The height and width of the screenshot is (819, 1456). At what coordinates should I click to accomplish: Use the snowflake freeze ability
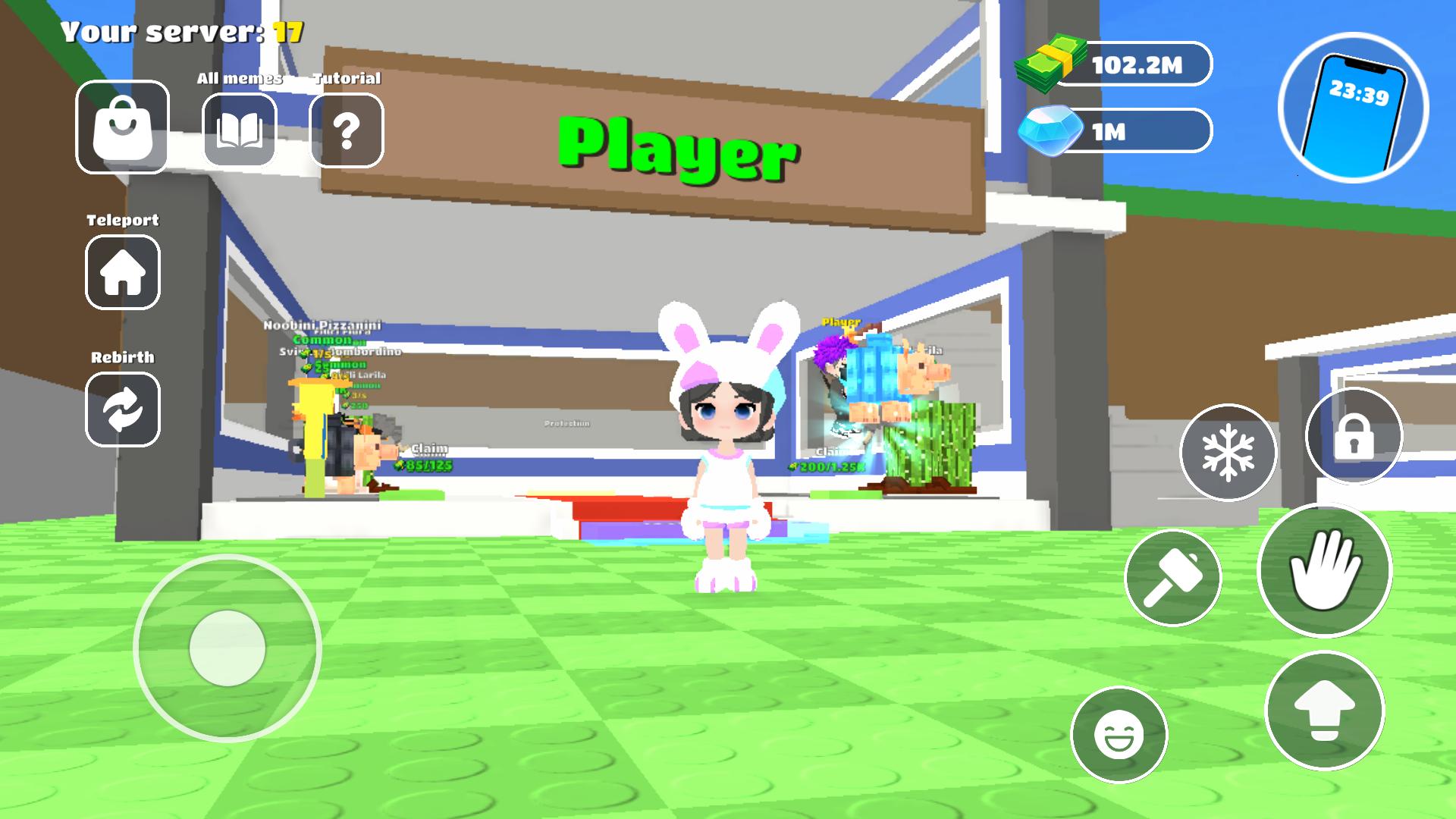click(x=1228, y=453)
